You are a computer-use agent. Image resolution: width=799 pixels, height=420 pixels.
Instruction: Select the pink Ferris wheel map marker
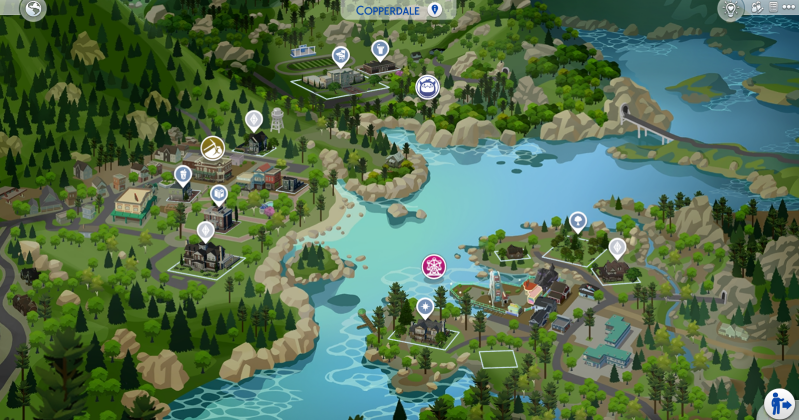tap(434, 267)
